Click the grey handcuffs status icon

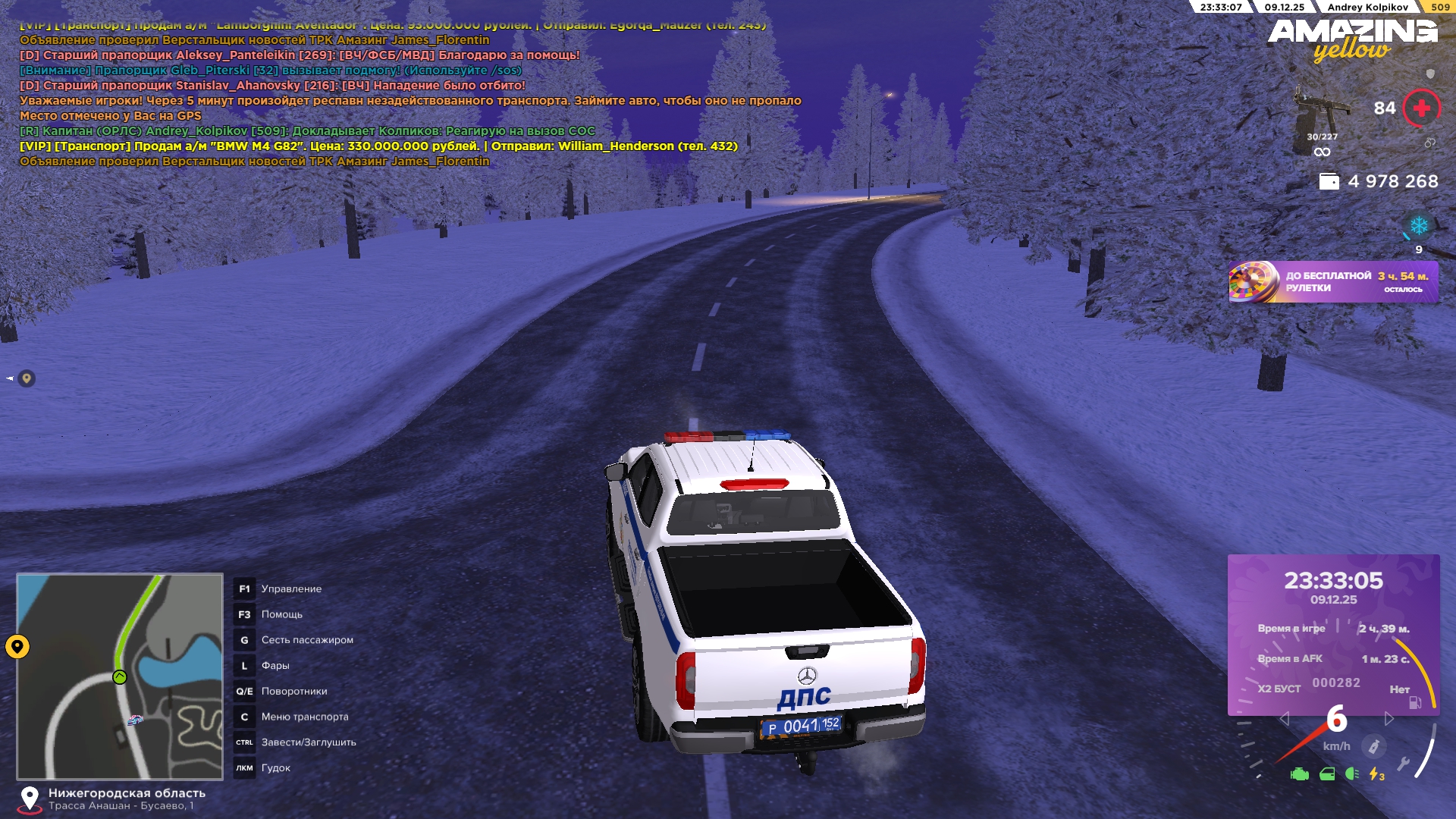[x=1429, y=143]
